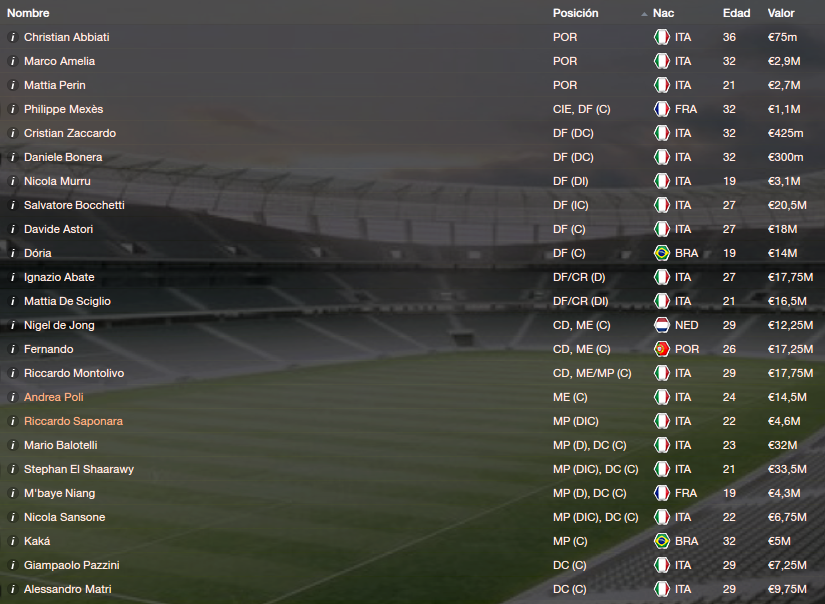Sort players by Edad column
The image size is (825, 604).
pyautogui.click(x=736, y=13)
